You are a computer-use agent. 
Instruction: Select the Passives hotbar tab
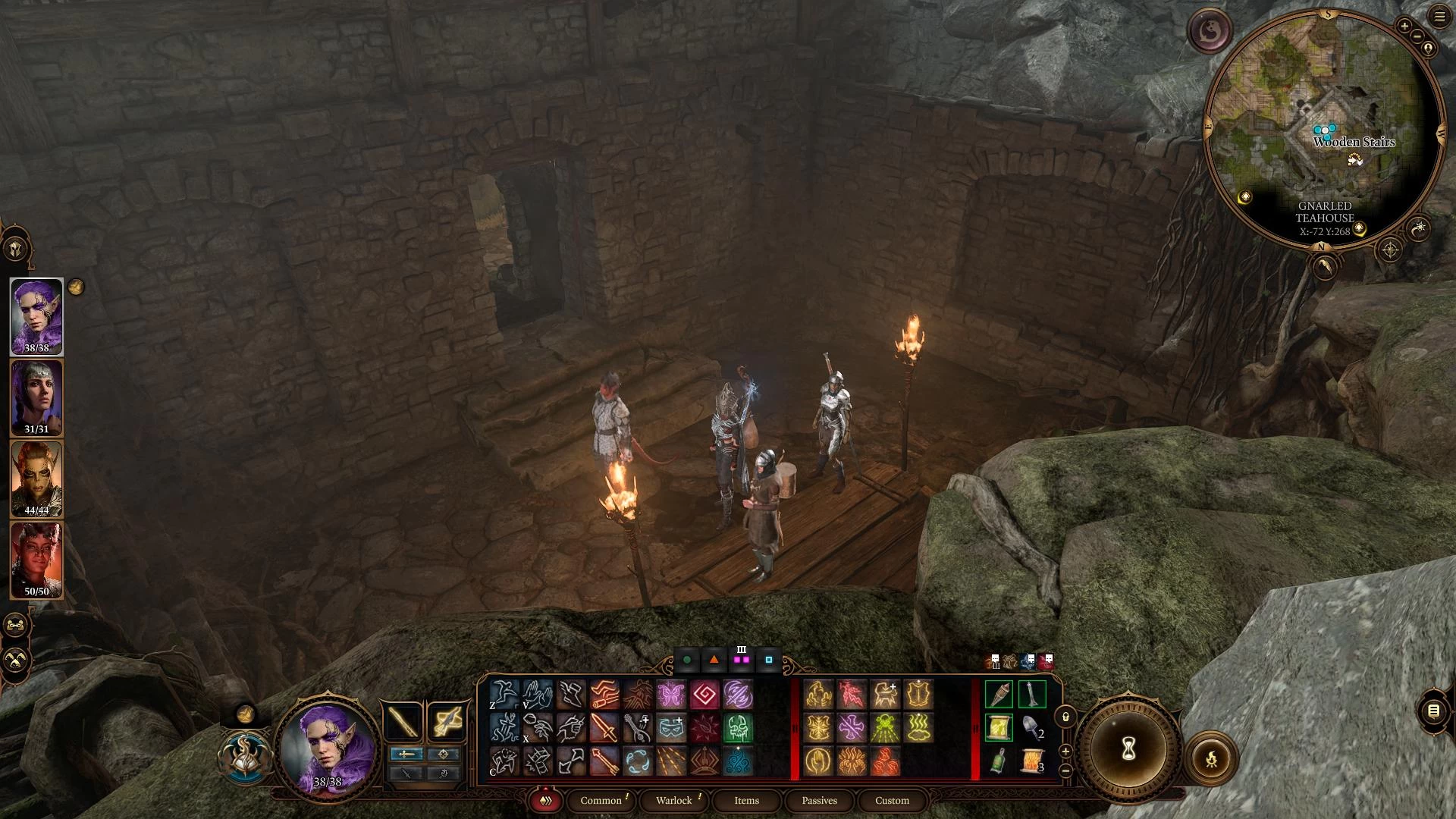[x=819, y=800]
